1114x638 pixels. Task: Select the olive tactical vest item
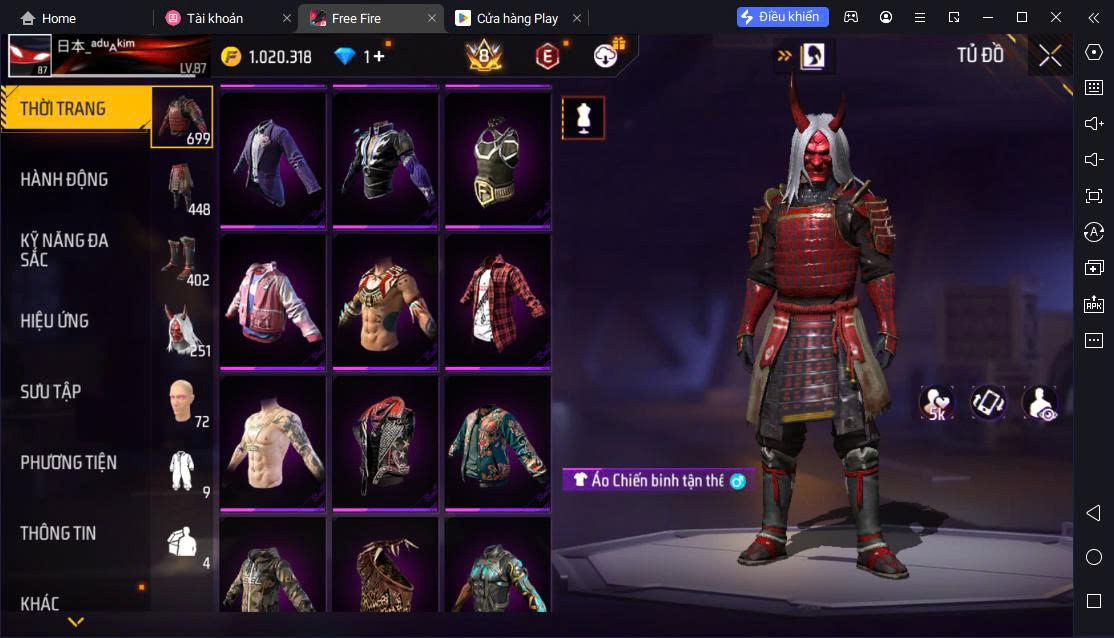click(x=497, y=159)
